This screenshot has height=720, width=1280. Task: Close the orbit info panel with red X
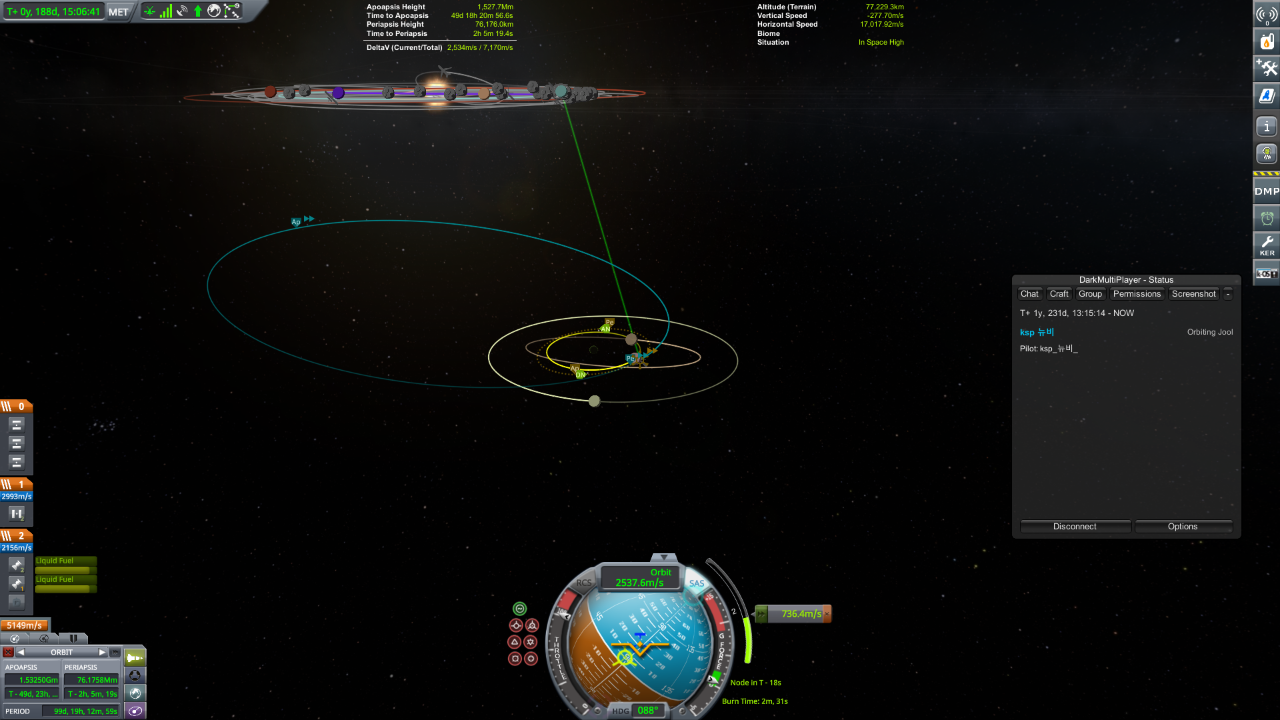(8, 652)
